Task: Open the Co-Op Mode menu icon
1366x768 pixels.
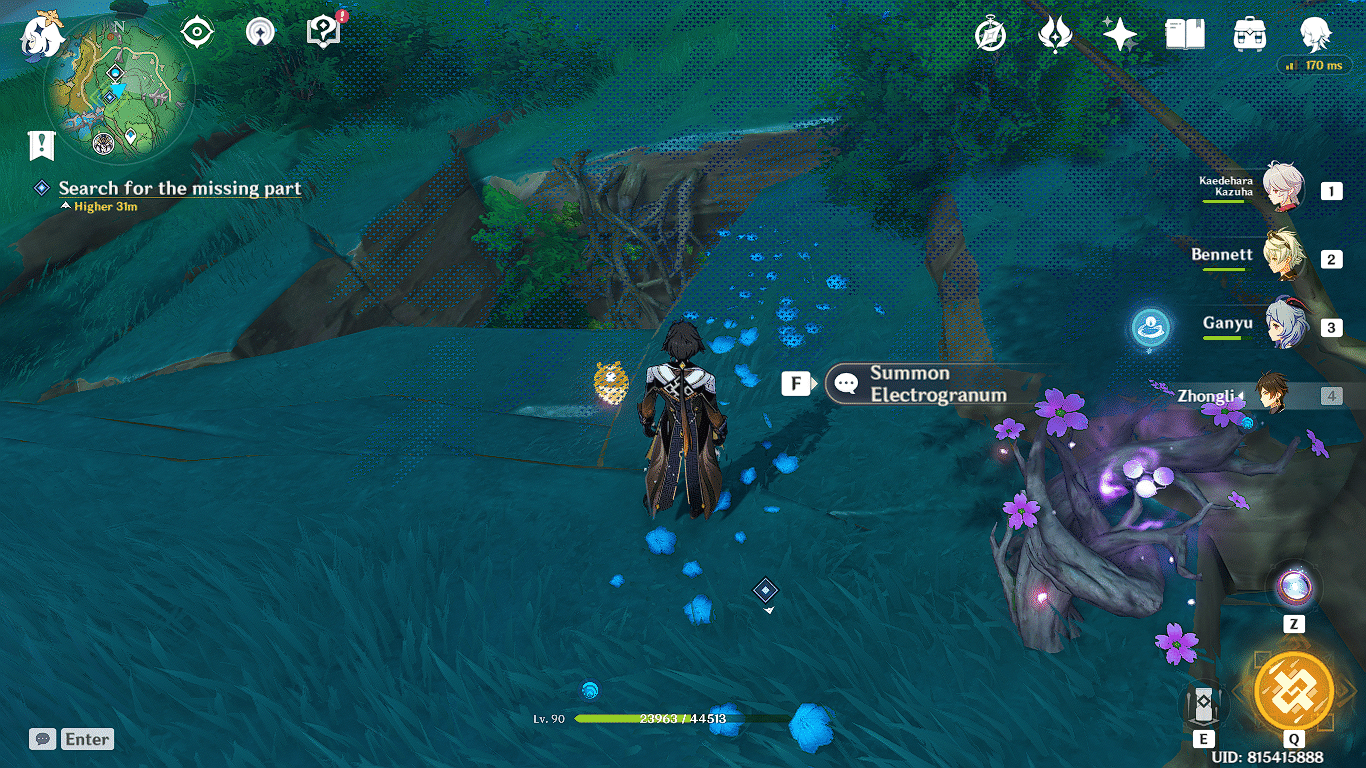Action: [x=258, y=31]
